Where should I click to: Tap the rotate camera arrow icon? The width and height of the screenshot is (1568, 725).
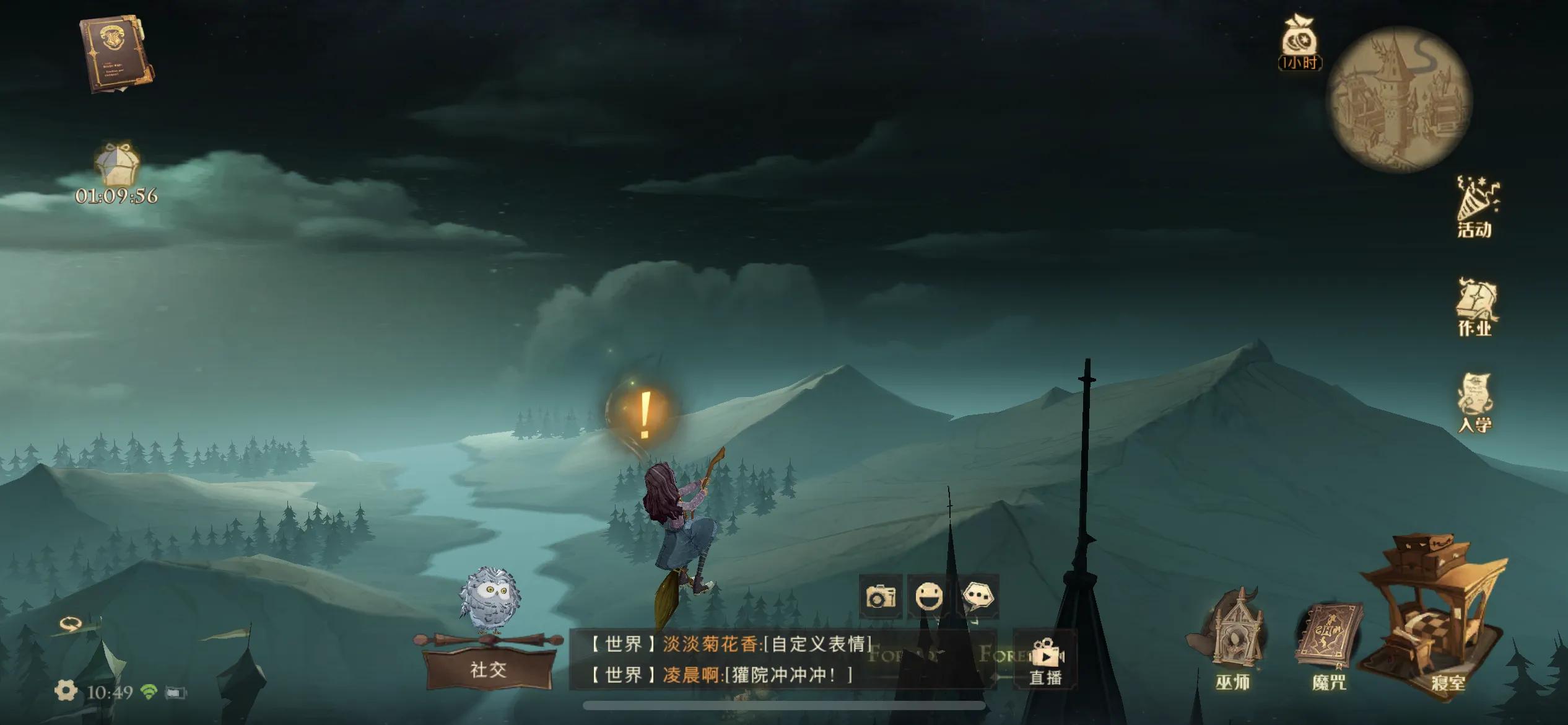[x=69, y=623]
